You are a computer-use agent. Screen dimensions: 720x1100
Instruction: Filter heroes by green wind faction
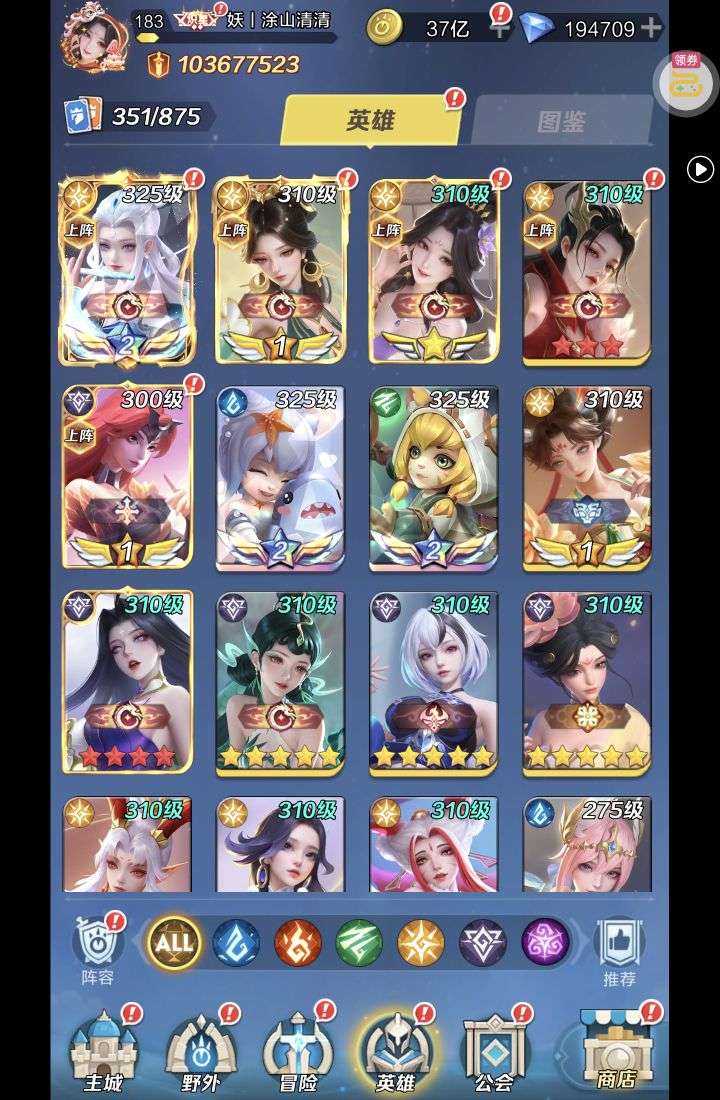click(x=360, y=942)
